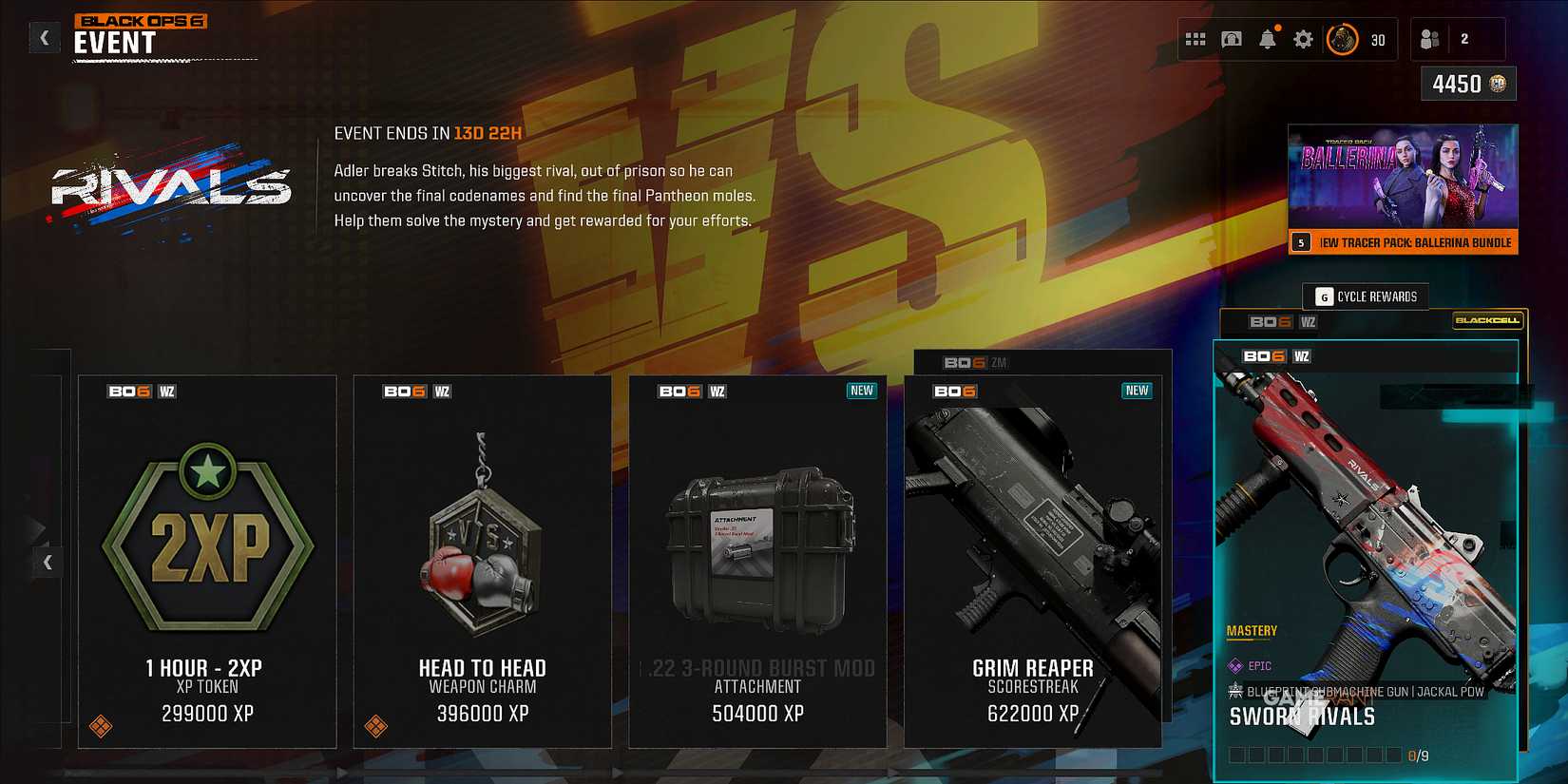This screenshot has width=1568, height=784.
Task: Open settings with the gear icon
Action: (1303, 40)
